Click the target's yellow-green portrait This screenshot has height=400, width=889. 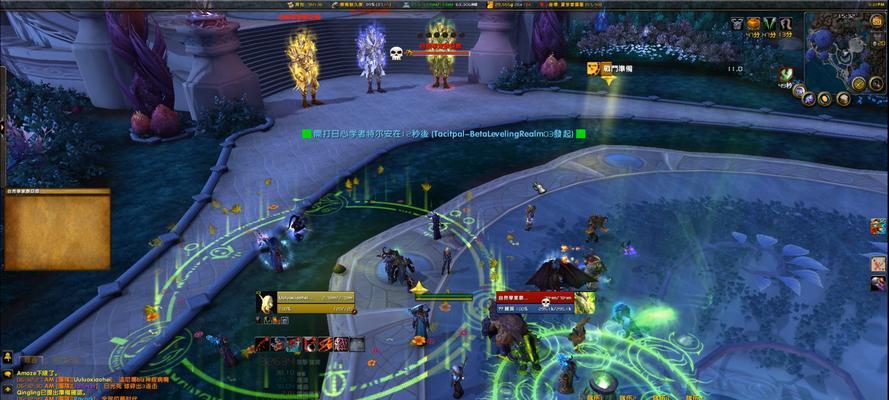(585, 303)
